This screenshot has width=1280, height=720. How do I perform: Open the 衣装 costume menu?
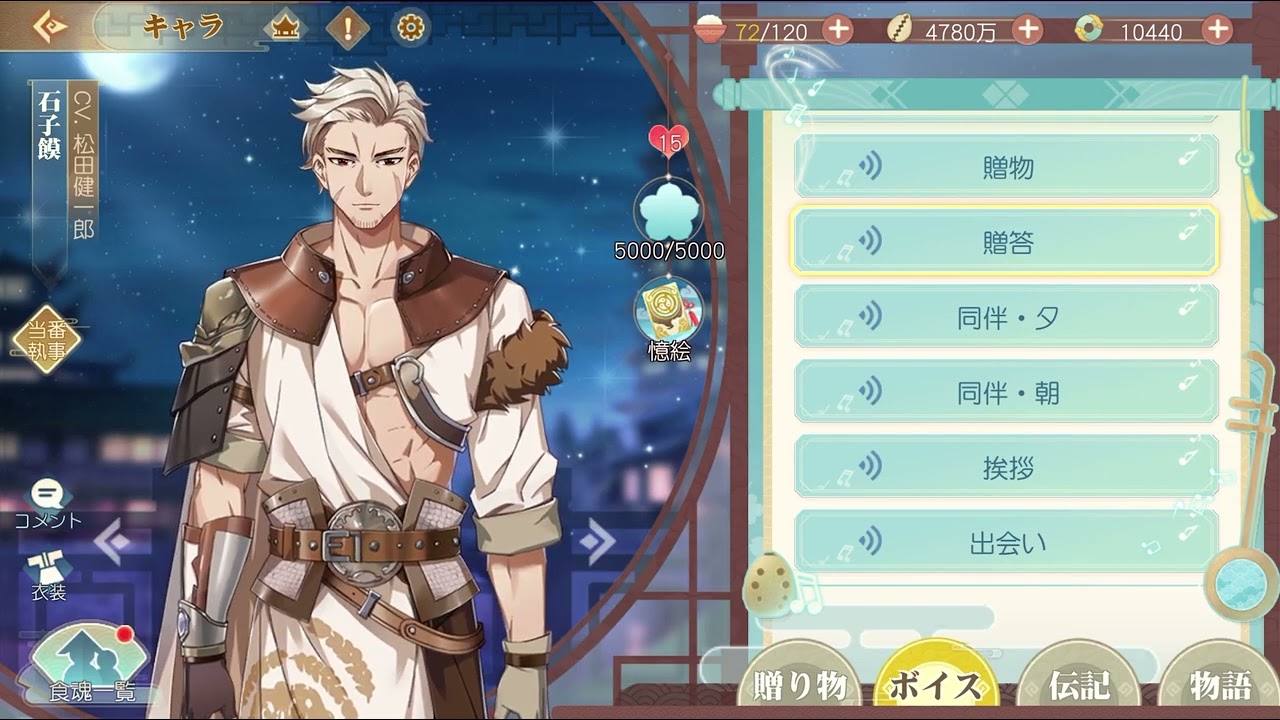click(x=48, y=575)
